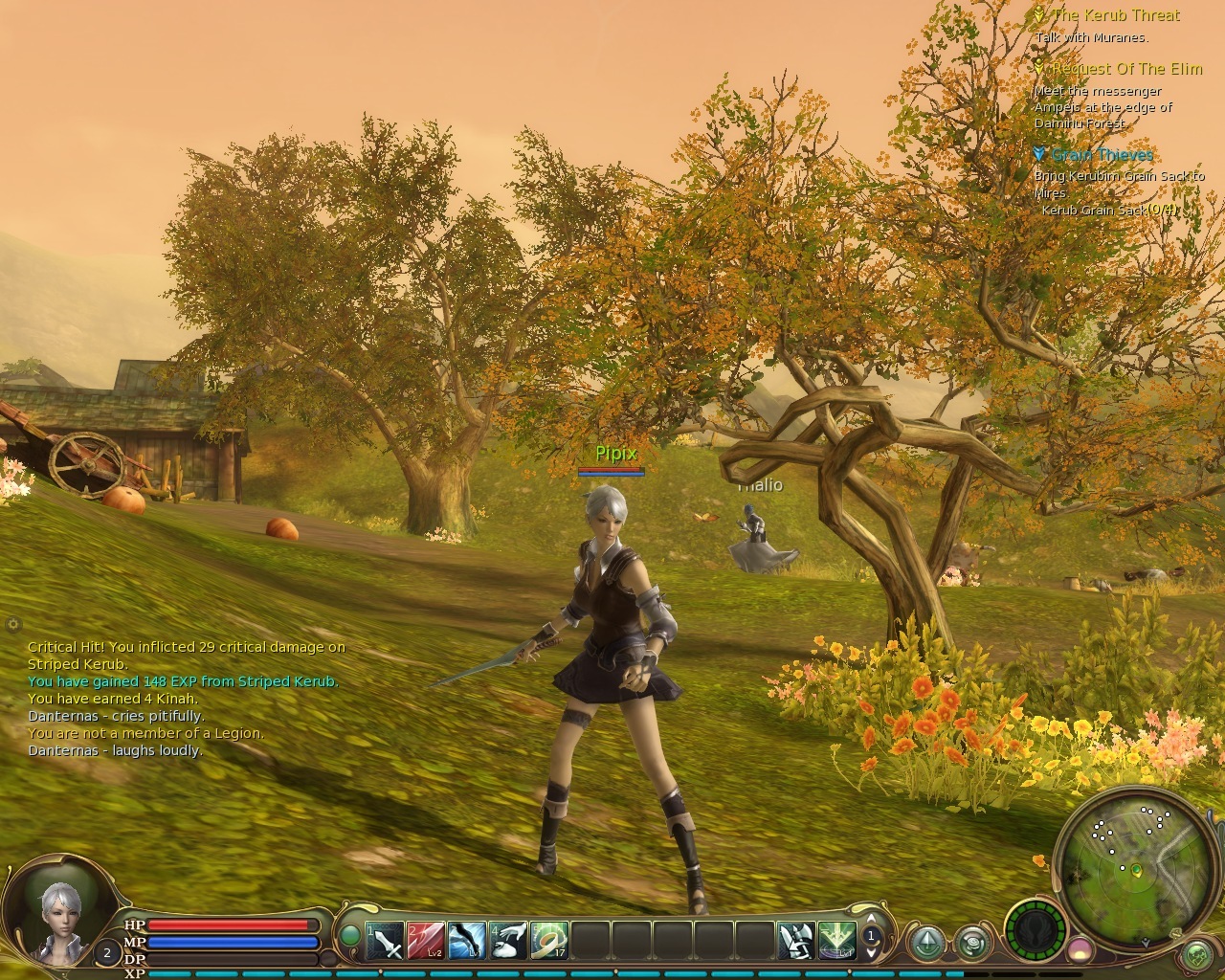1225x980 pixels.
Task: Select the Grain Thieves quest entry
Action: pyautogui.click(x=1102, y=154)
